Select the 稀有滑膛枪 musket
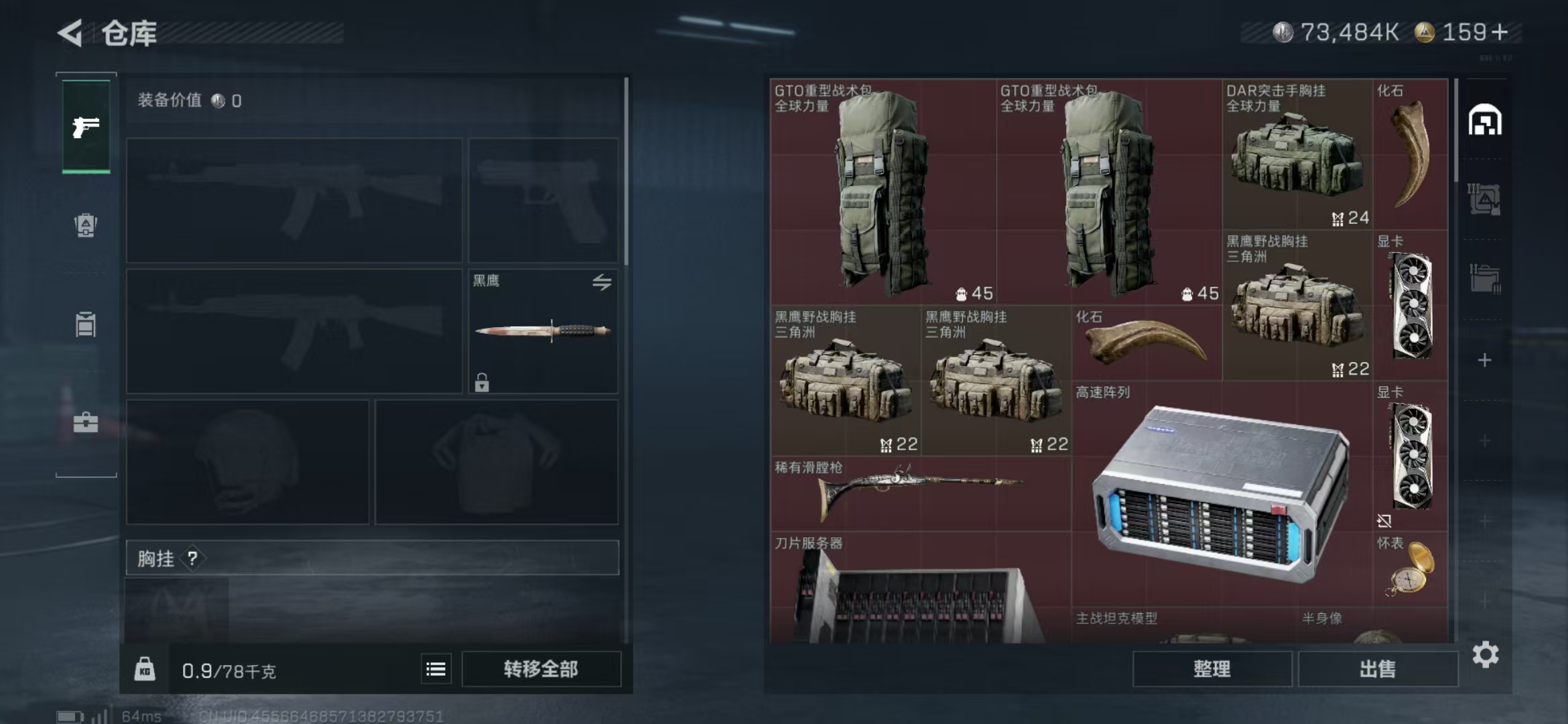The width and height of the screenshot is (1568, 724). [919, 494]
